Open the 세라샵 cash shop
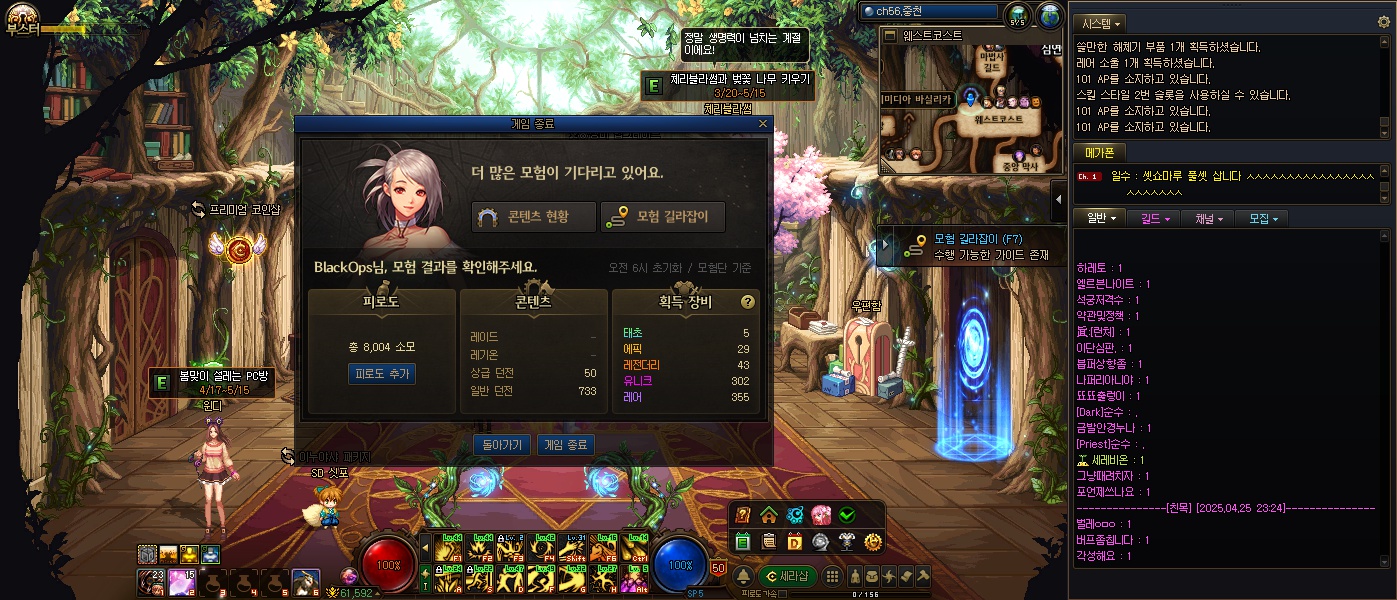 [x=786, y=576]
